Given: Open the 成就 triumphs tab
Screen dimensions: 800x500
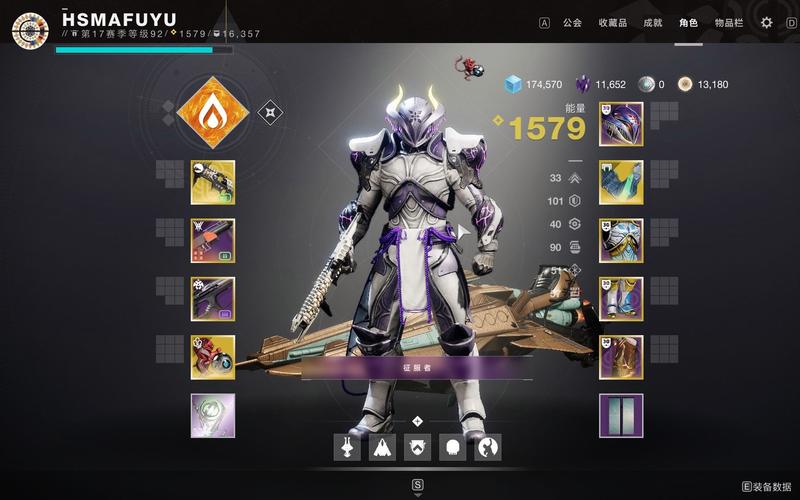Looking at the screenshot, I should pos(652,22).
